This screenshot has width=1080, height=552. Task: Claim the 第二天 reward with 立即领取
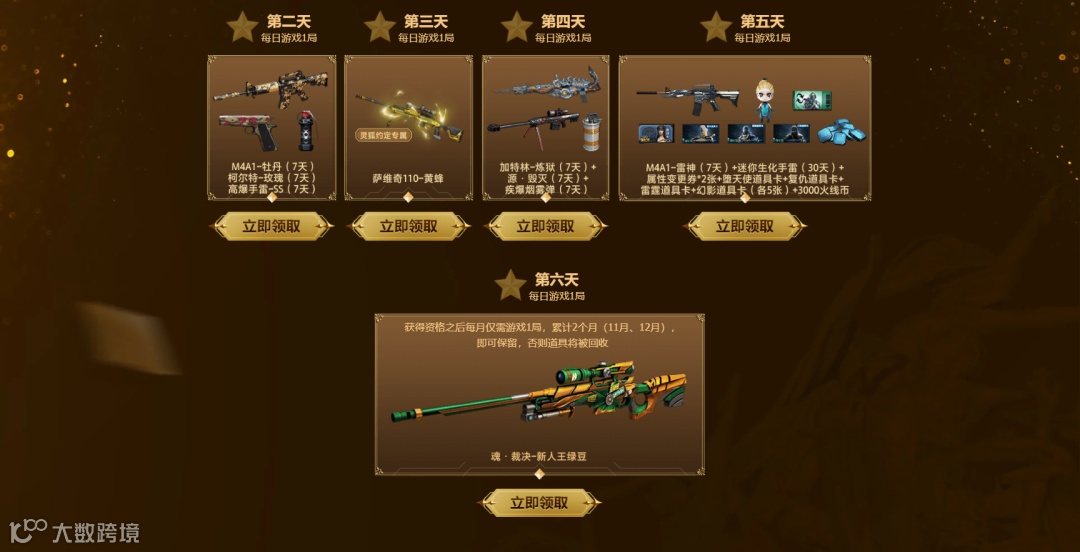tap(271, 227)
